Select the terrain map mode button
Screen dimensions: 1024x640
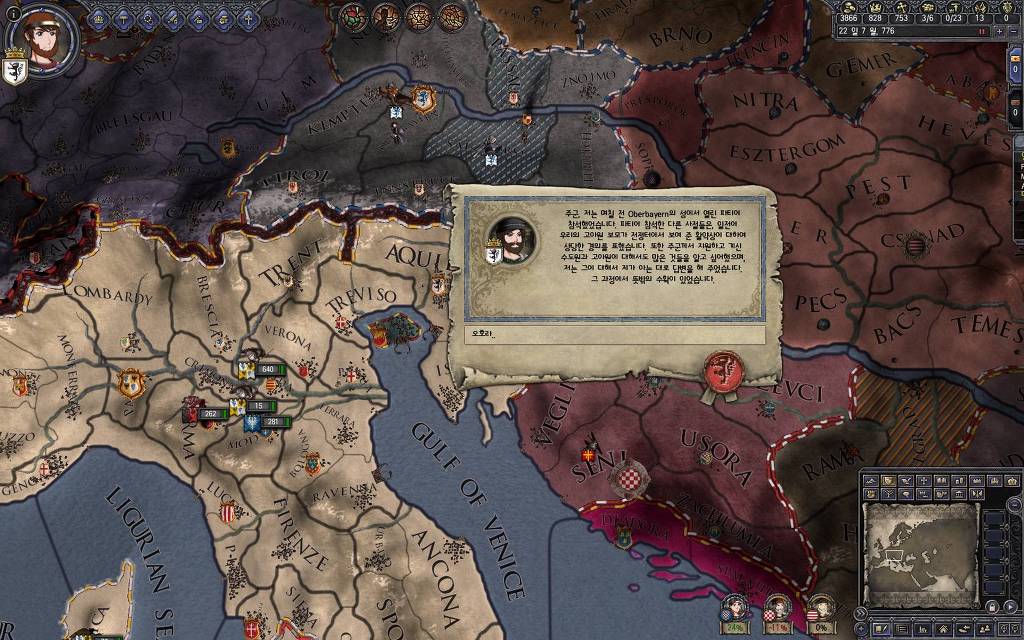tap(872, 481)
